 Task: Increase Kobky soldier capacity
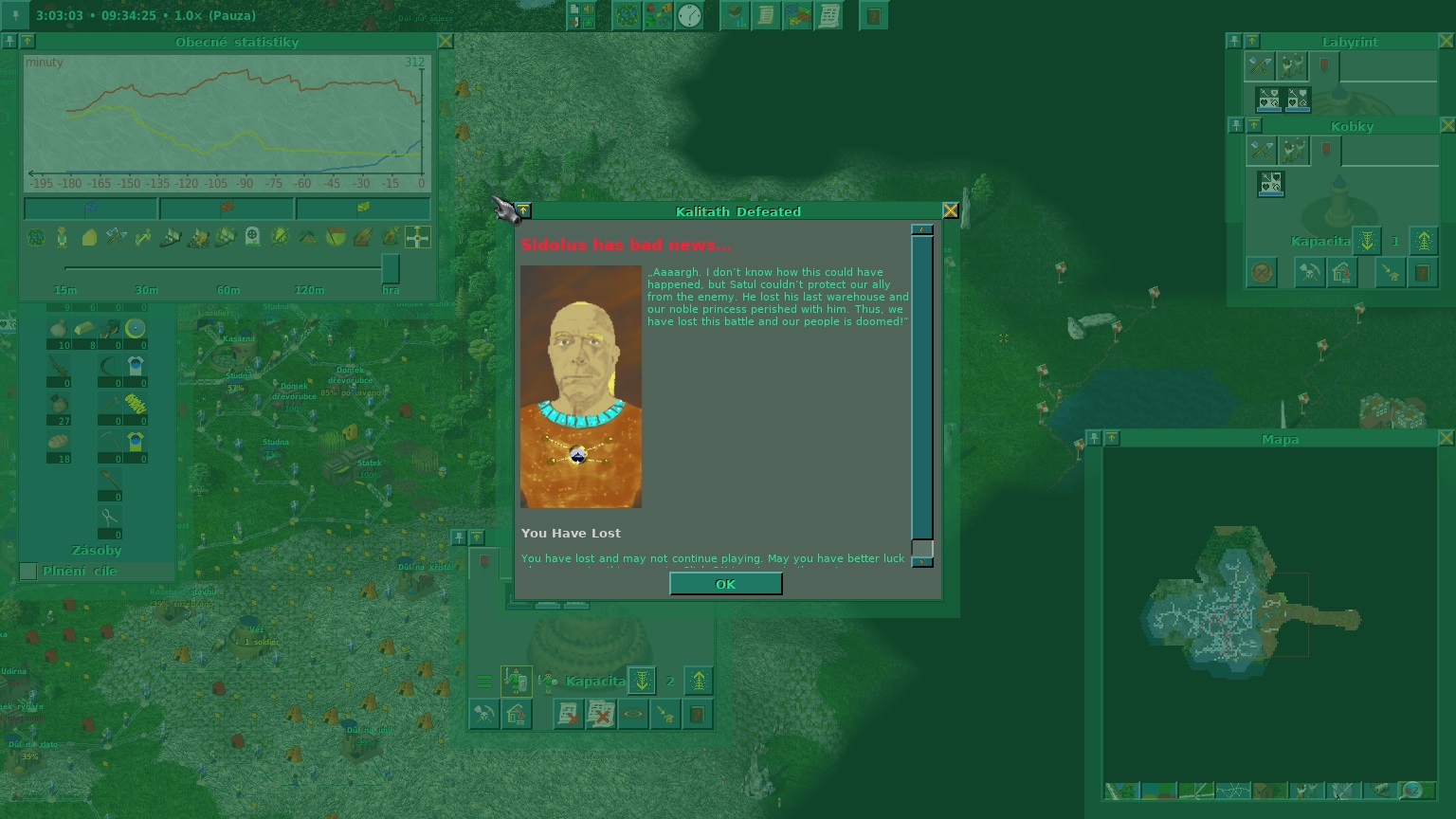click(1423, 241)
